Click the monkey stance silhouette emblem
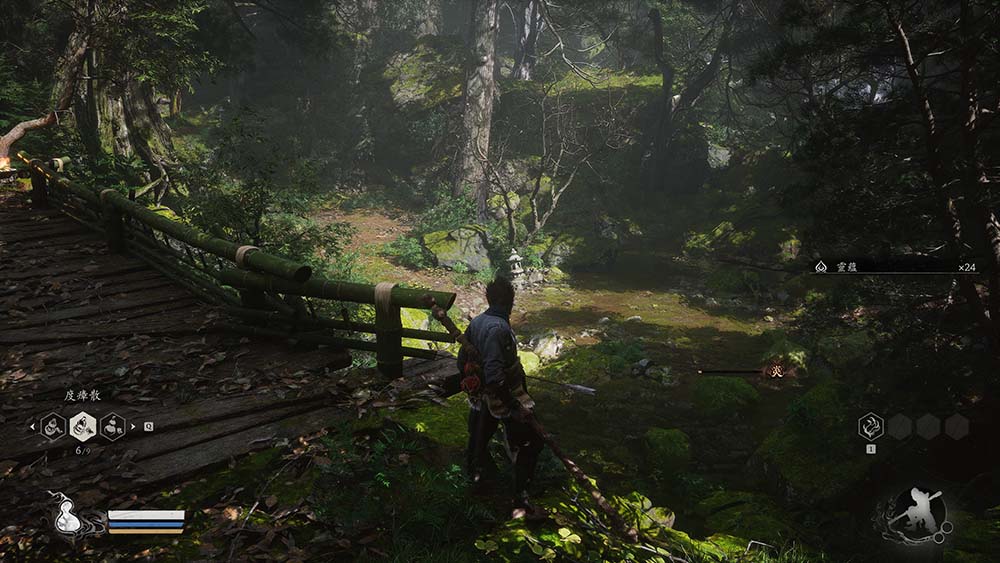Screen dimensions: 1000x563 click(x=917, y=514)
